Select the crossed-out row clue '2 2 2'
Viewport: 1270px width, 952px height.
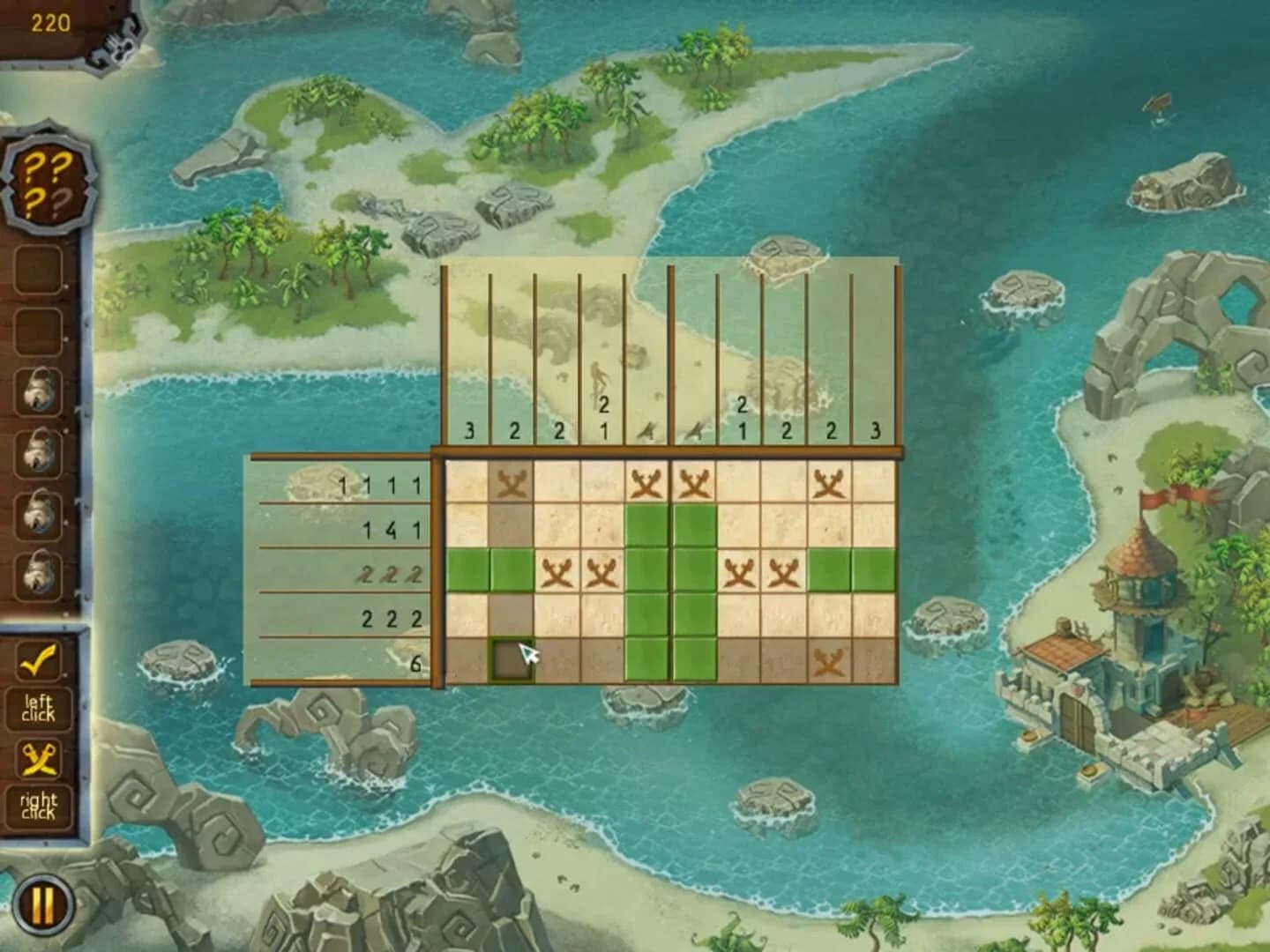(388, 573)
